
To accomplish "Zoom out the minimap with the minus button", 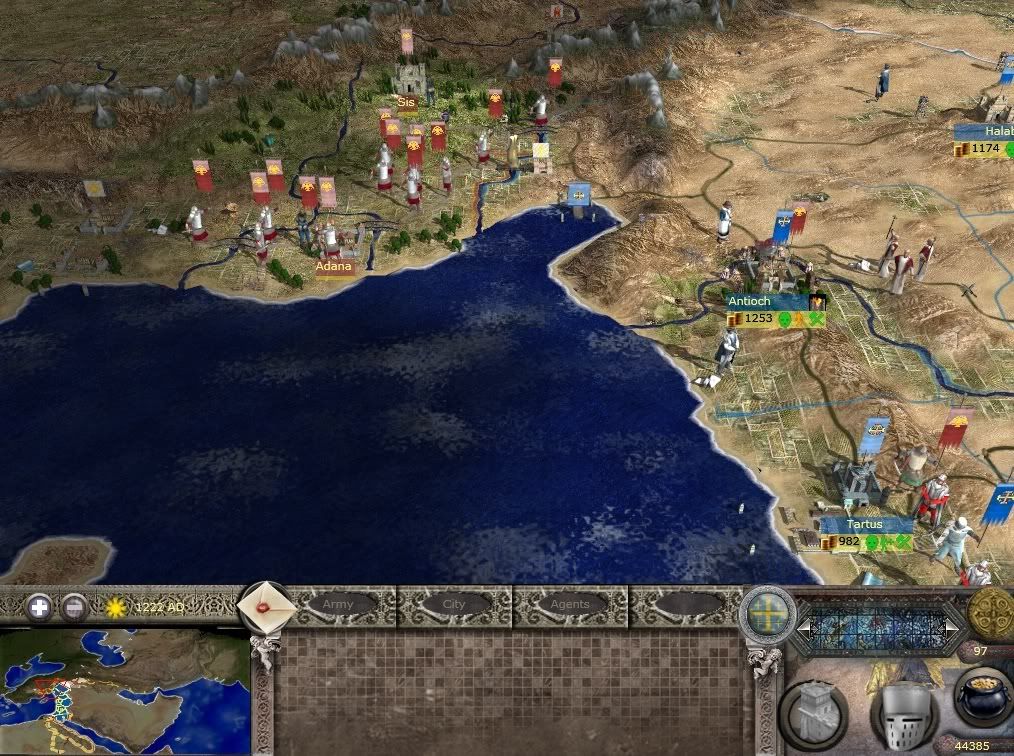I will tap(73, 606).
